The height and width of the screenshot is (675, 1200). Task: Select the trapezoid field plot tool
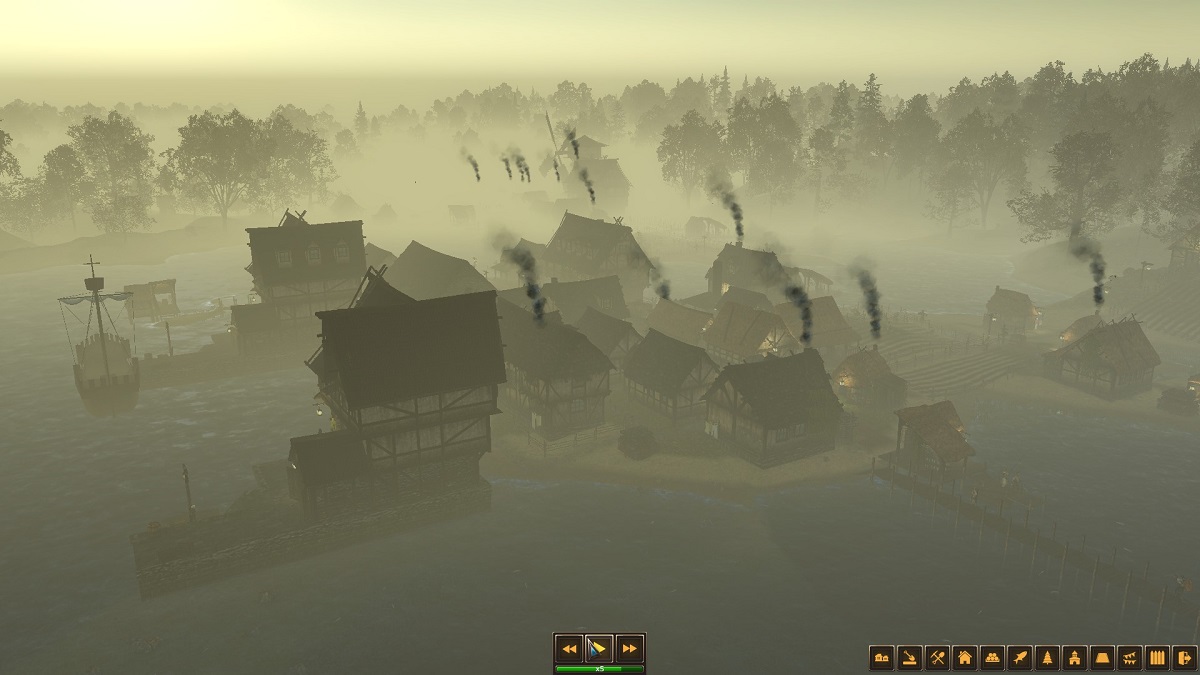(1103, 657)
